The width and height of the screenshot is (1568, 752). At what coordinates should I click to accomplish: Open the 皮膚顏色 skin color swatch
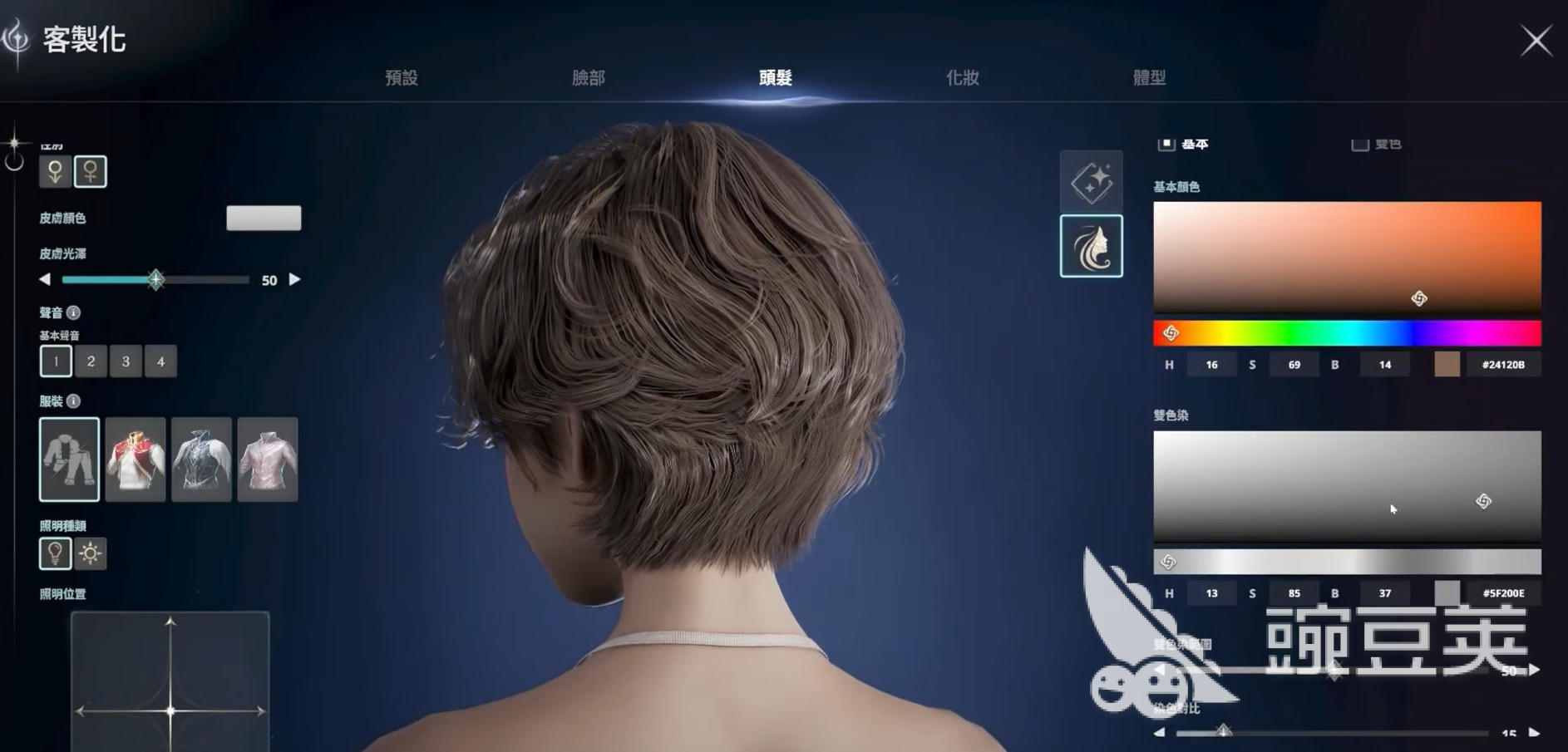coord(264,218)
